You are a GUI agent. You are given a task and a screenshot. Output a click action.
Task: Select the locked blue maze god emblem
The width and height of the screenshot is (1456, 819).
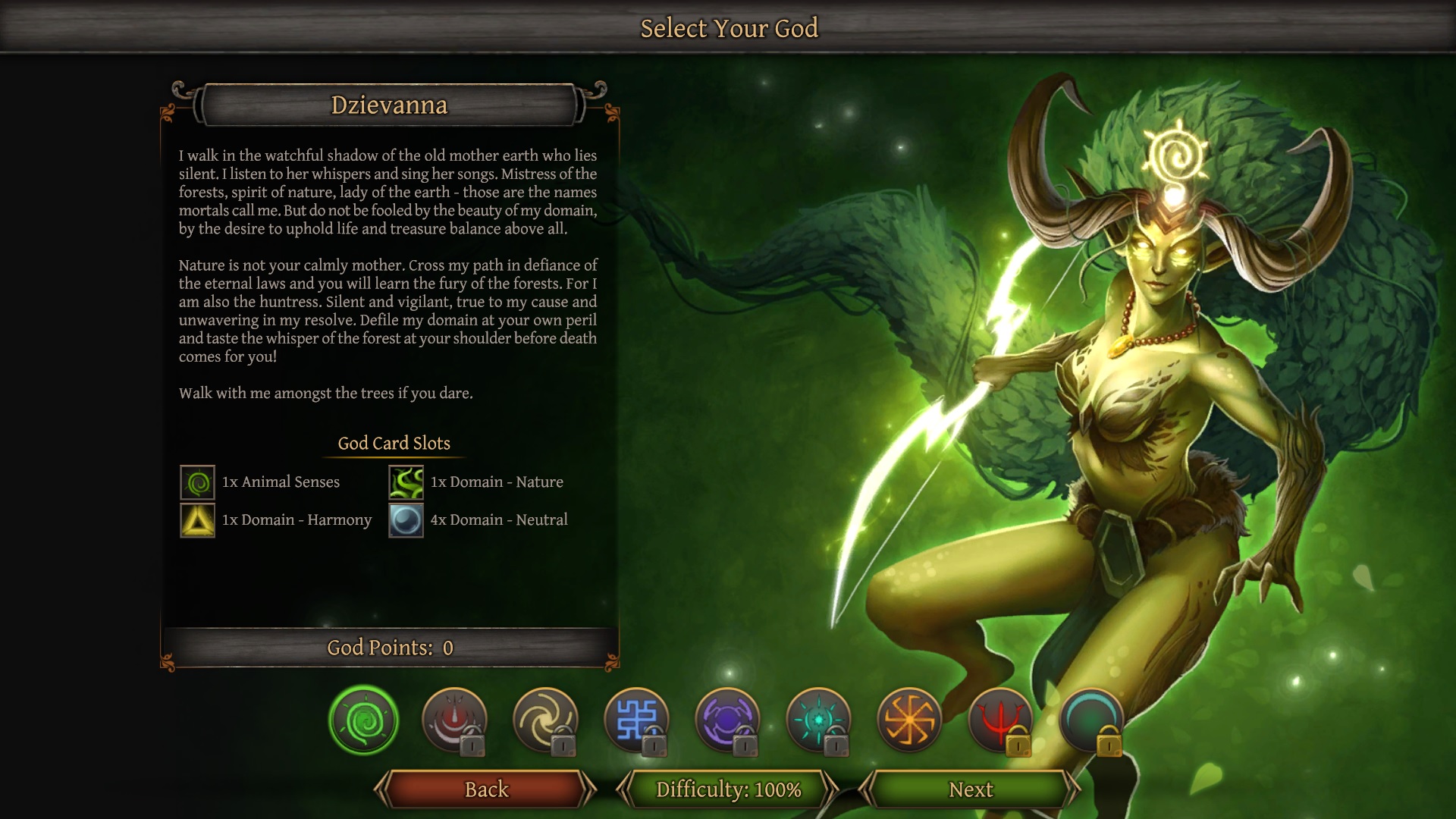click(x=636, y=720)
